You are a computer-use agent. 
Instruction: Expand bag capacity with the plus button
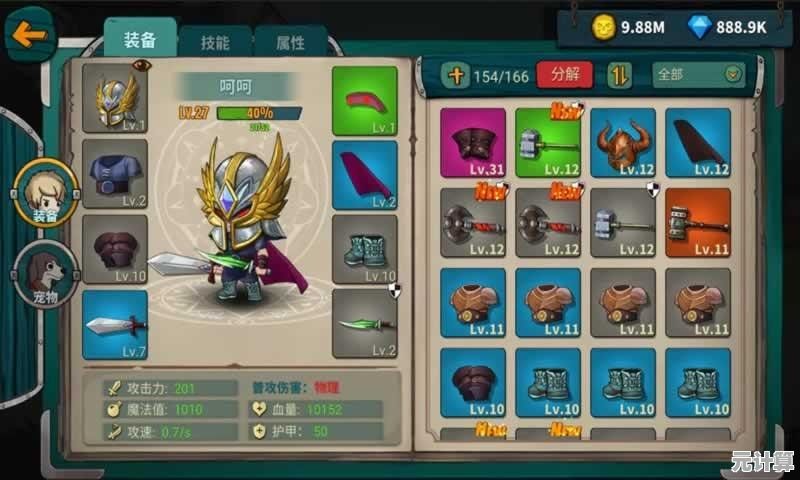[456, 75]
